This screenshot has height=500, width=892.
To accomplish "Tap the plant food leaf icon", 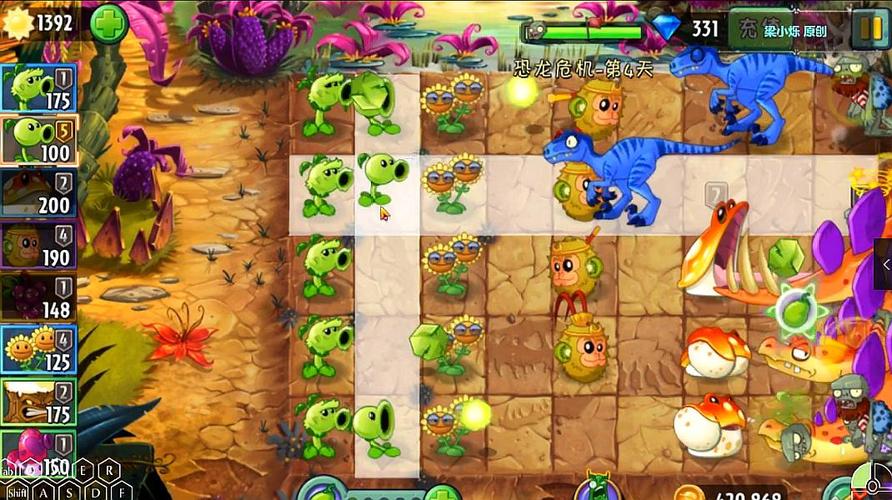I will coord(322,492).
